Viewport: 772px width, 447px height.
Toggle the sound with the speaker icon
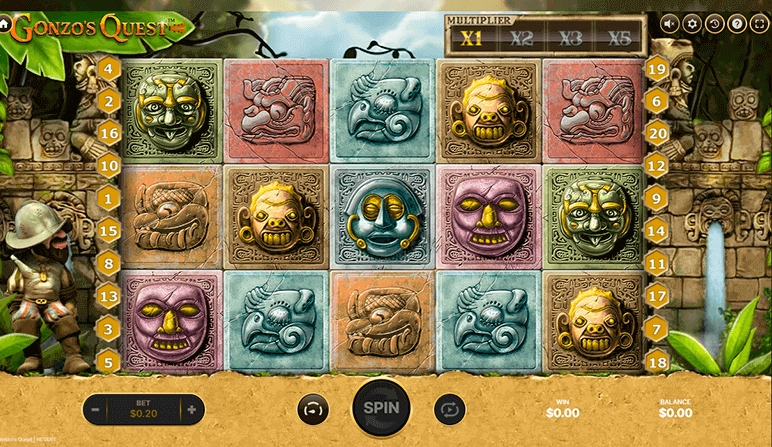click(x=669, y=24)
